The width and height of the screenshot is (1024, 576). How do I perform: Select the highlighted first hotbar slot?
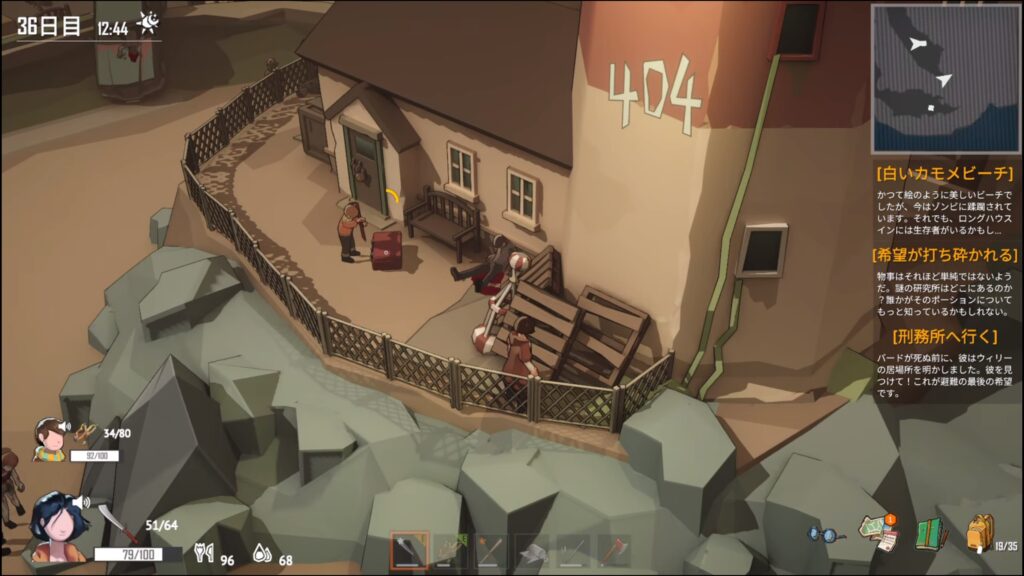click(x=410, y=551)
